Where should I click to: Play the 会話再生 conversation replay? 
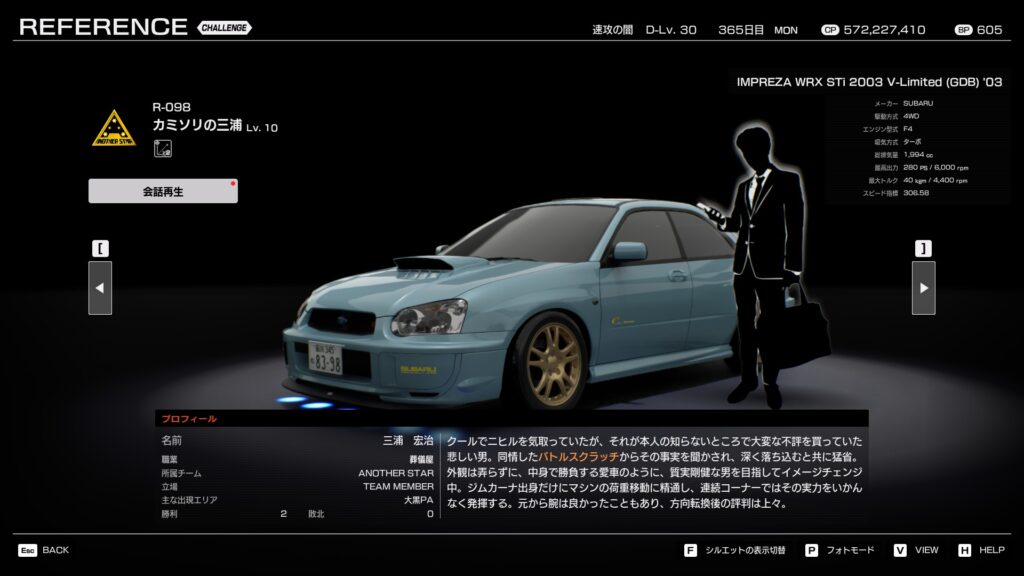click(x=163, y=191)
